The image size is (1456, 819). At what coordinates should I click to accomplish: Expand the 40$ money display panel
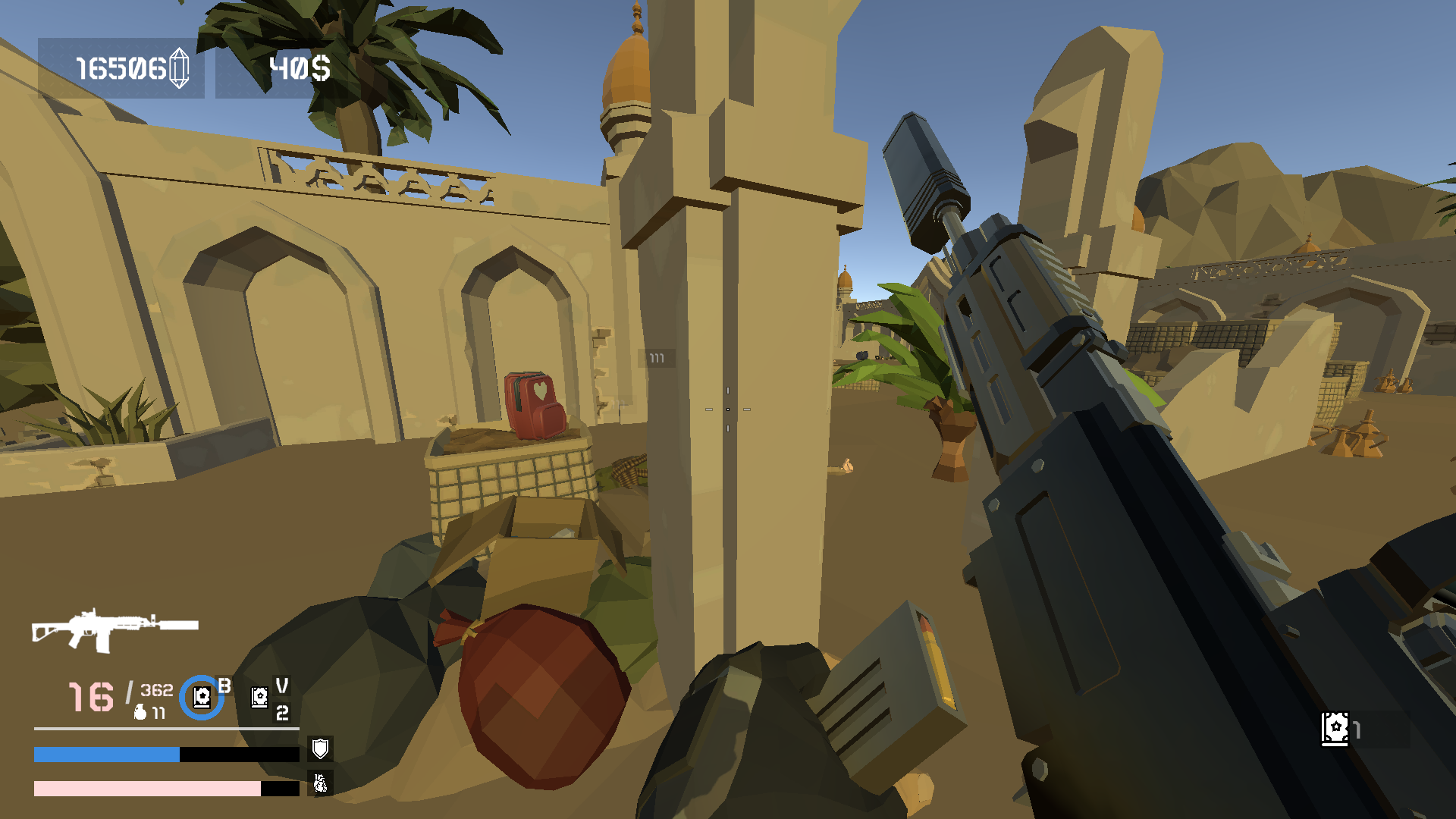[x=297, y=70]
